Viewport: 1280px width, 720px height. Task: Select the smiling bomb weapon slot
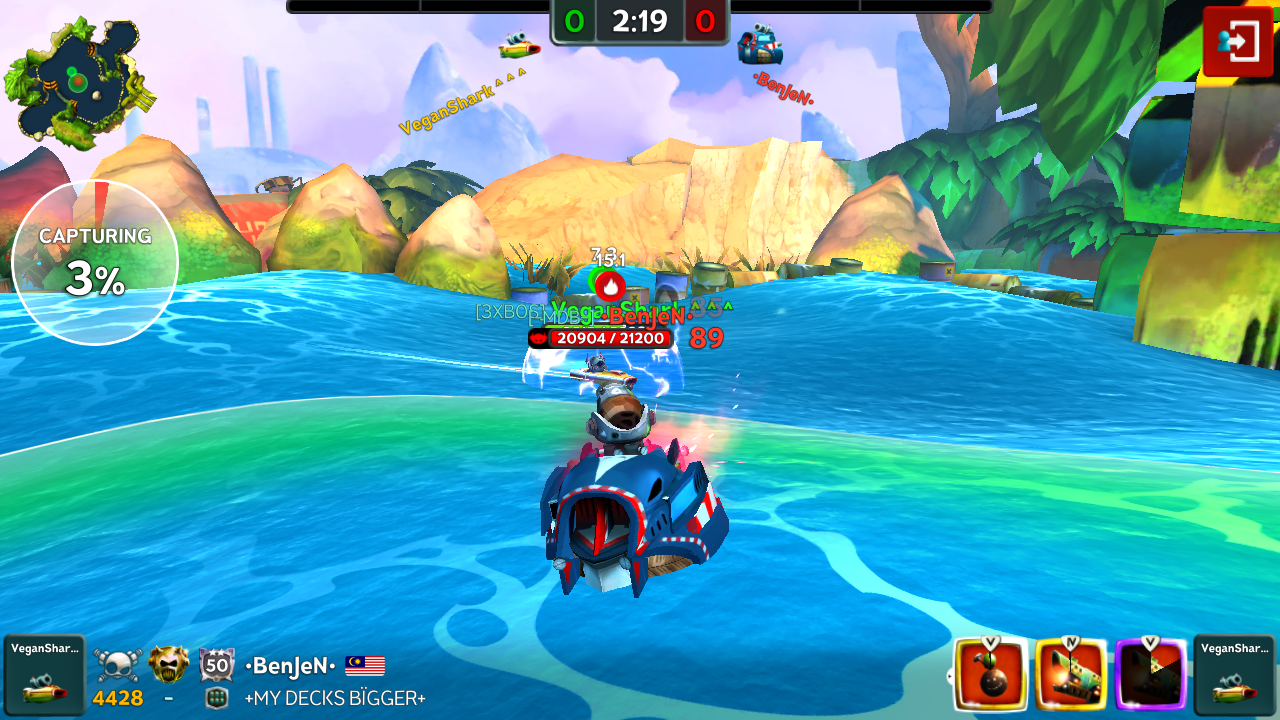(991, 675)
